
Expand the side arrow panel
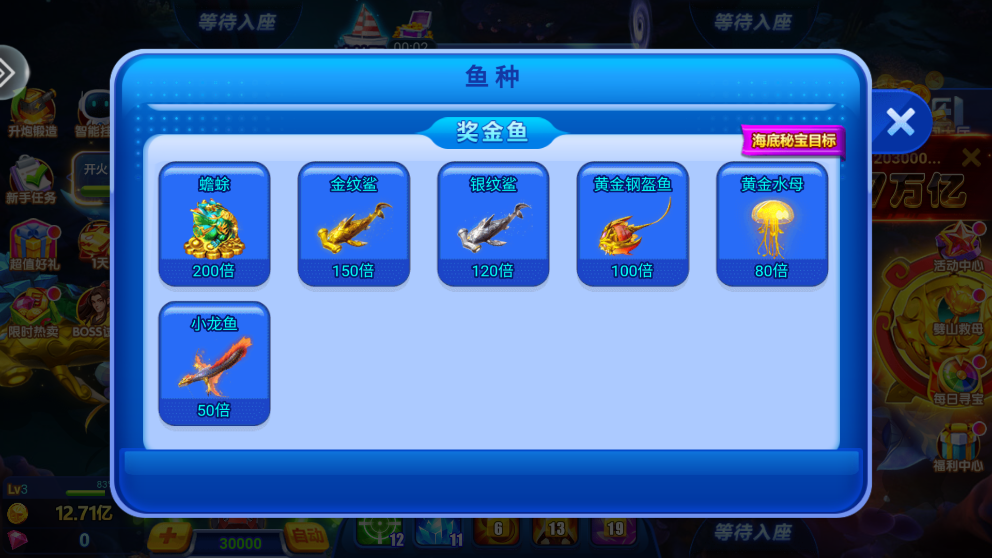(x=10, y=72)
